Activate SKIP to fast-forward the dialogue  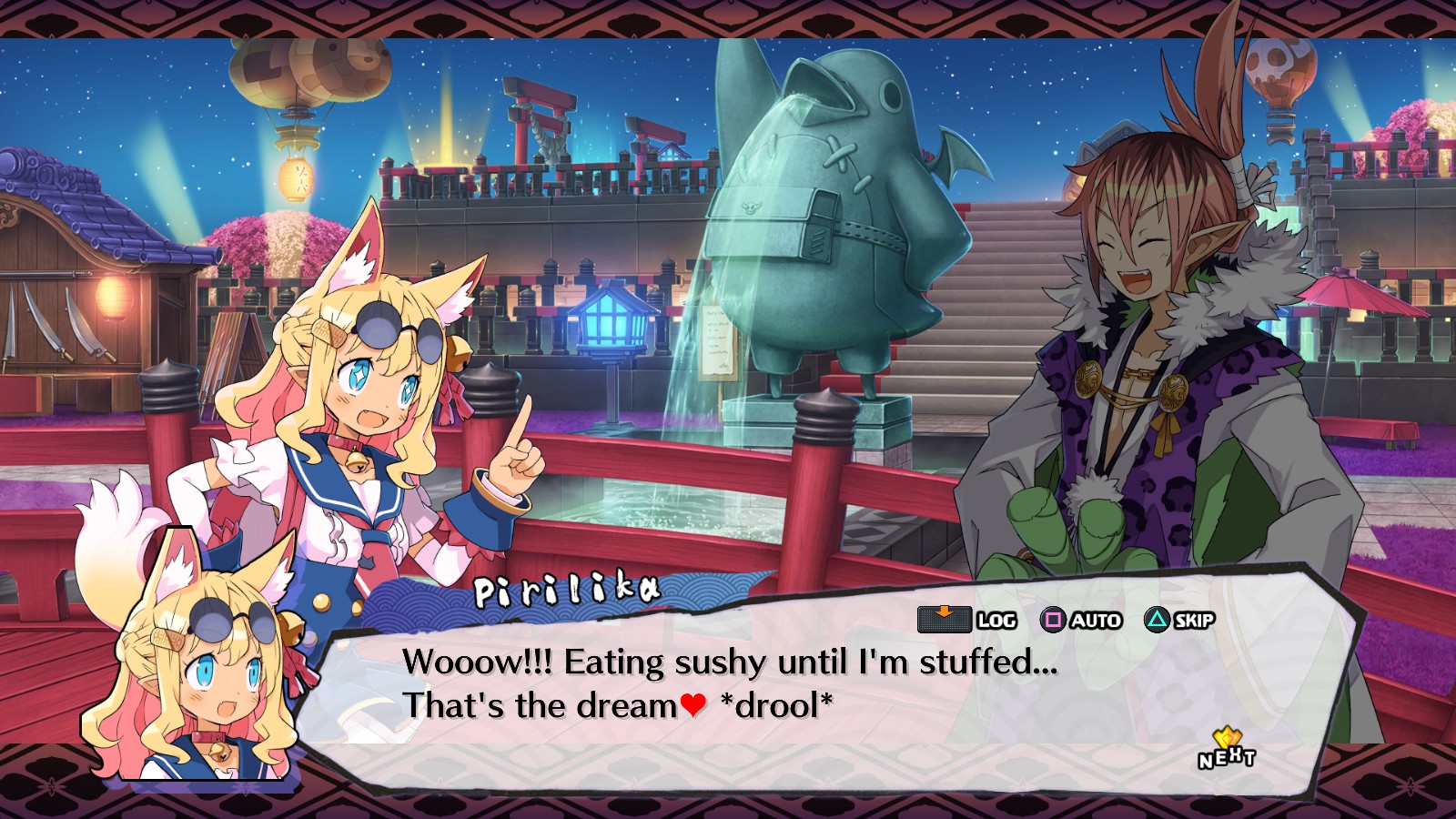point(1179,621)
